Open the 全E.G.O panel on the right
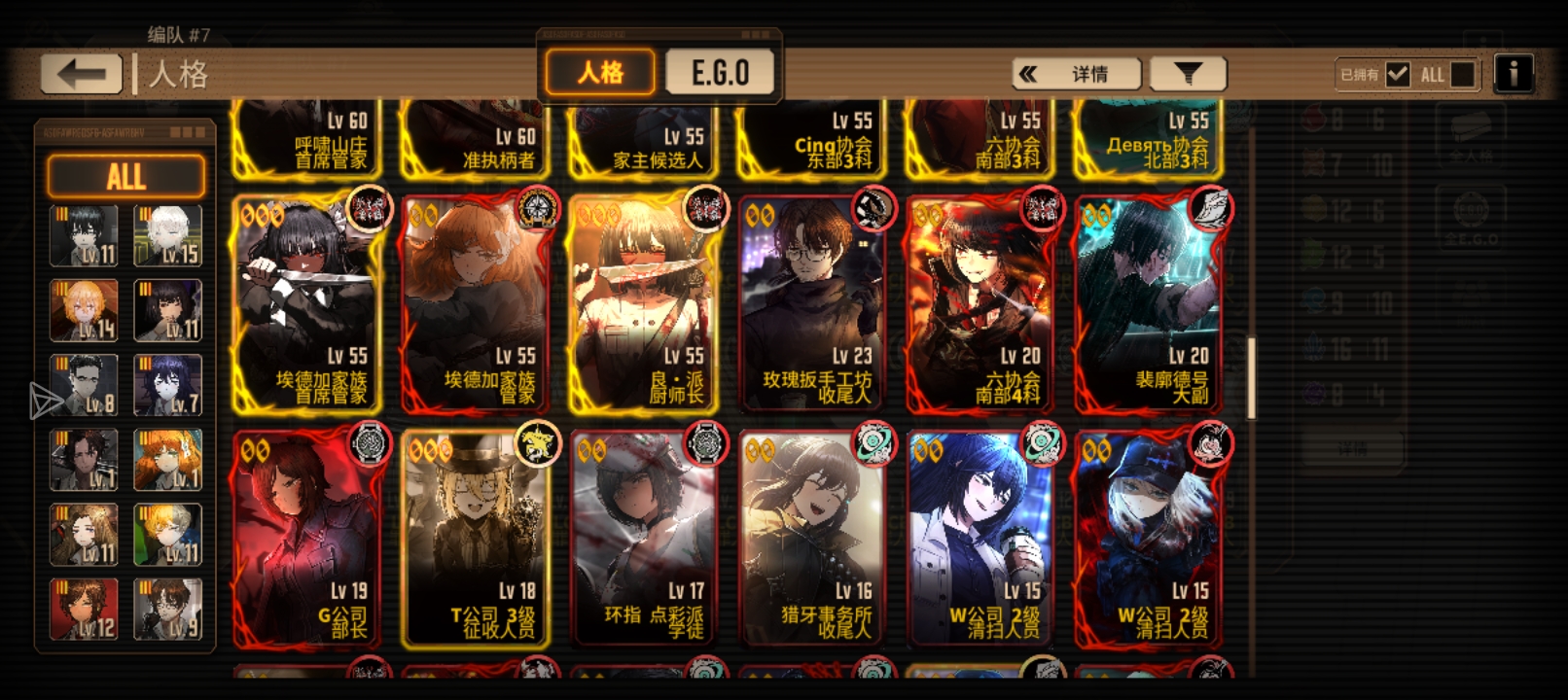The width and height of the screenshot is (1568, 700). (1471, 219)
